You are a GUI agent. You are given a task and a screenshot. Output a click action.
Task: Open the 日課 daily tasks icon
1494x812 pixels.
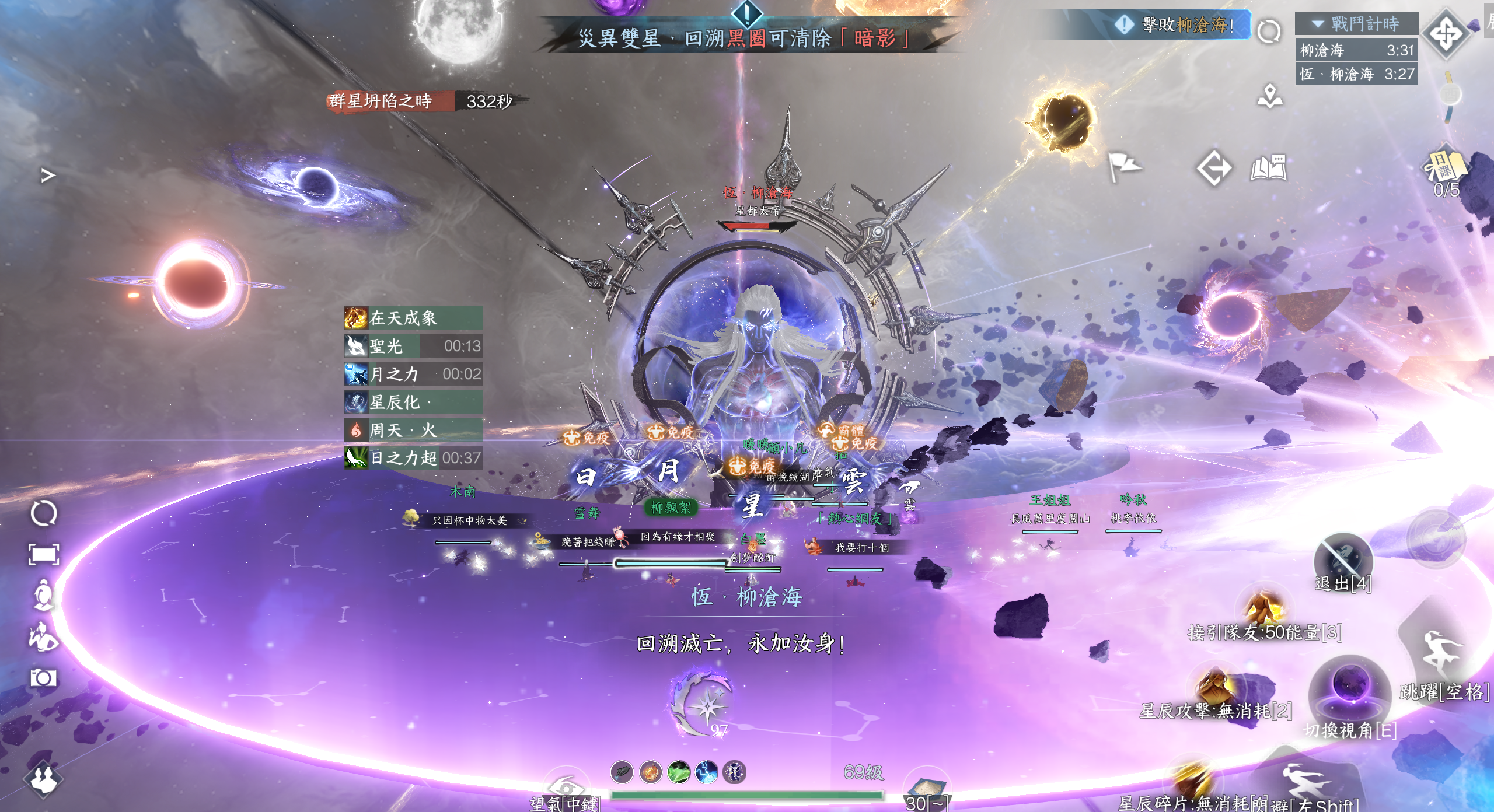tap(1446, 167)
